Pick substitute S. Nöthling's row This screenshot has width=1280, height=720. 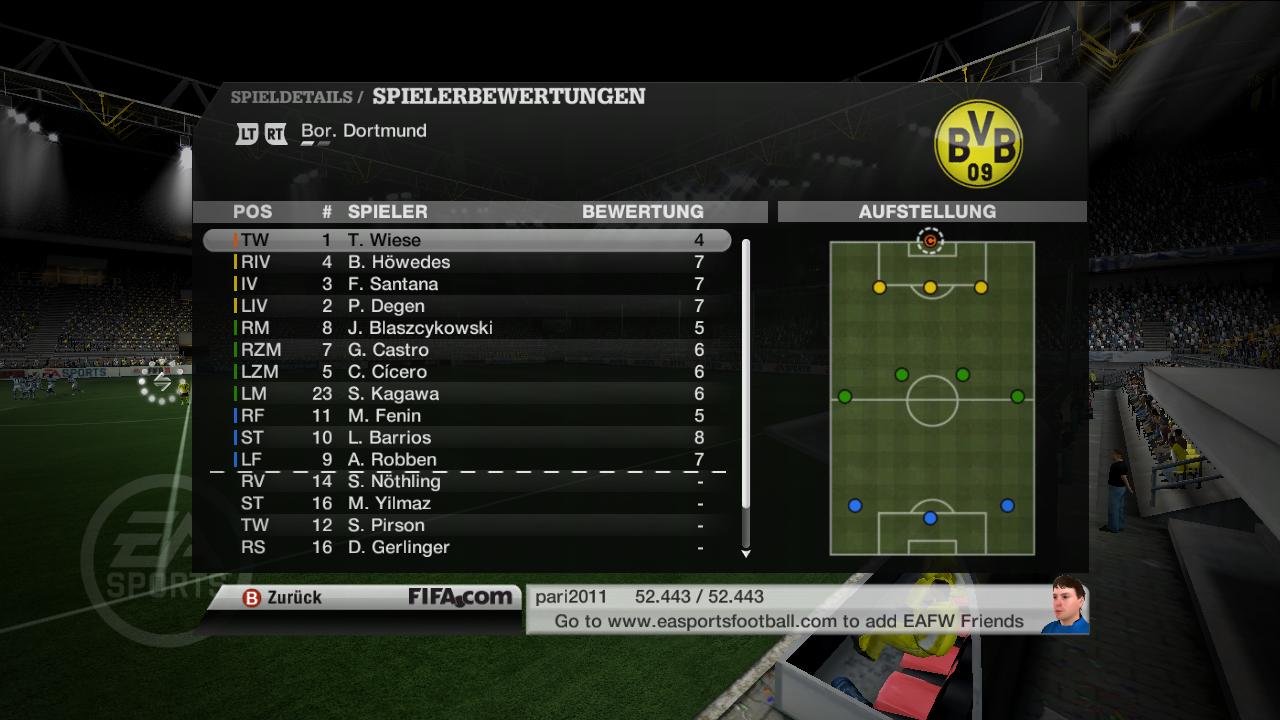(466, 482)
